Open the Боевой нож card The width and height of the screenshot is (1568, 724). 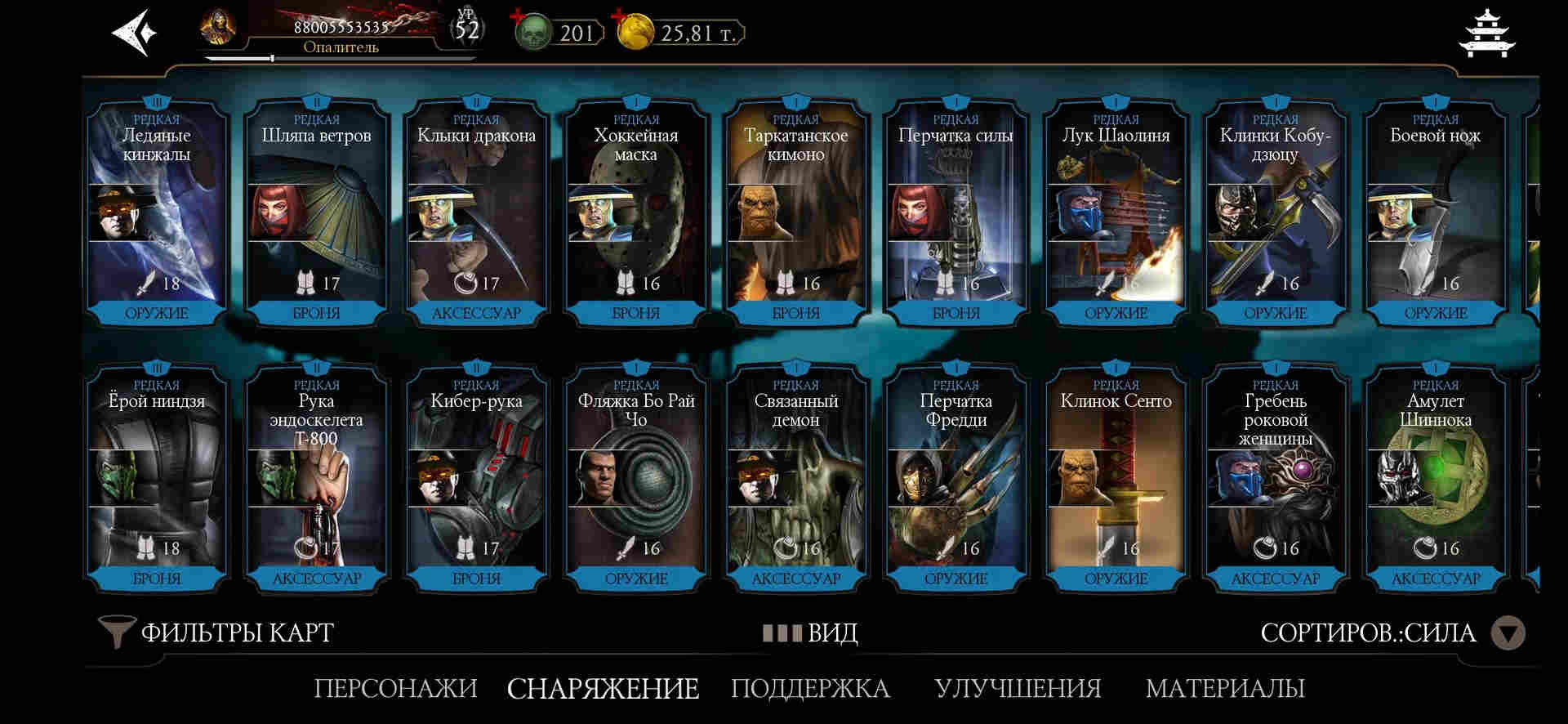click(1435, 214)
